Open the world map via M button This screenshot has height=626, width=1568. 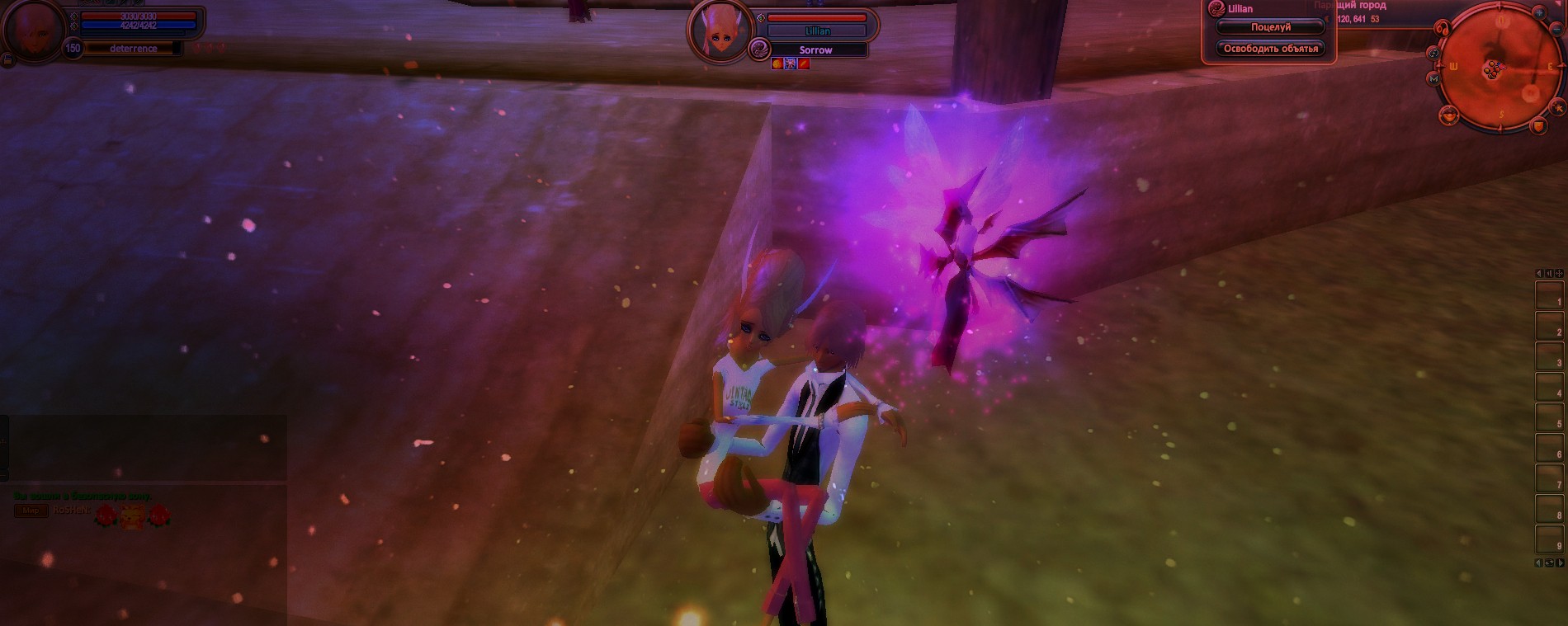pos(1433,79)
